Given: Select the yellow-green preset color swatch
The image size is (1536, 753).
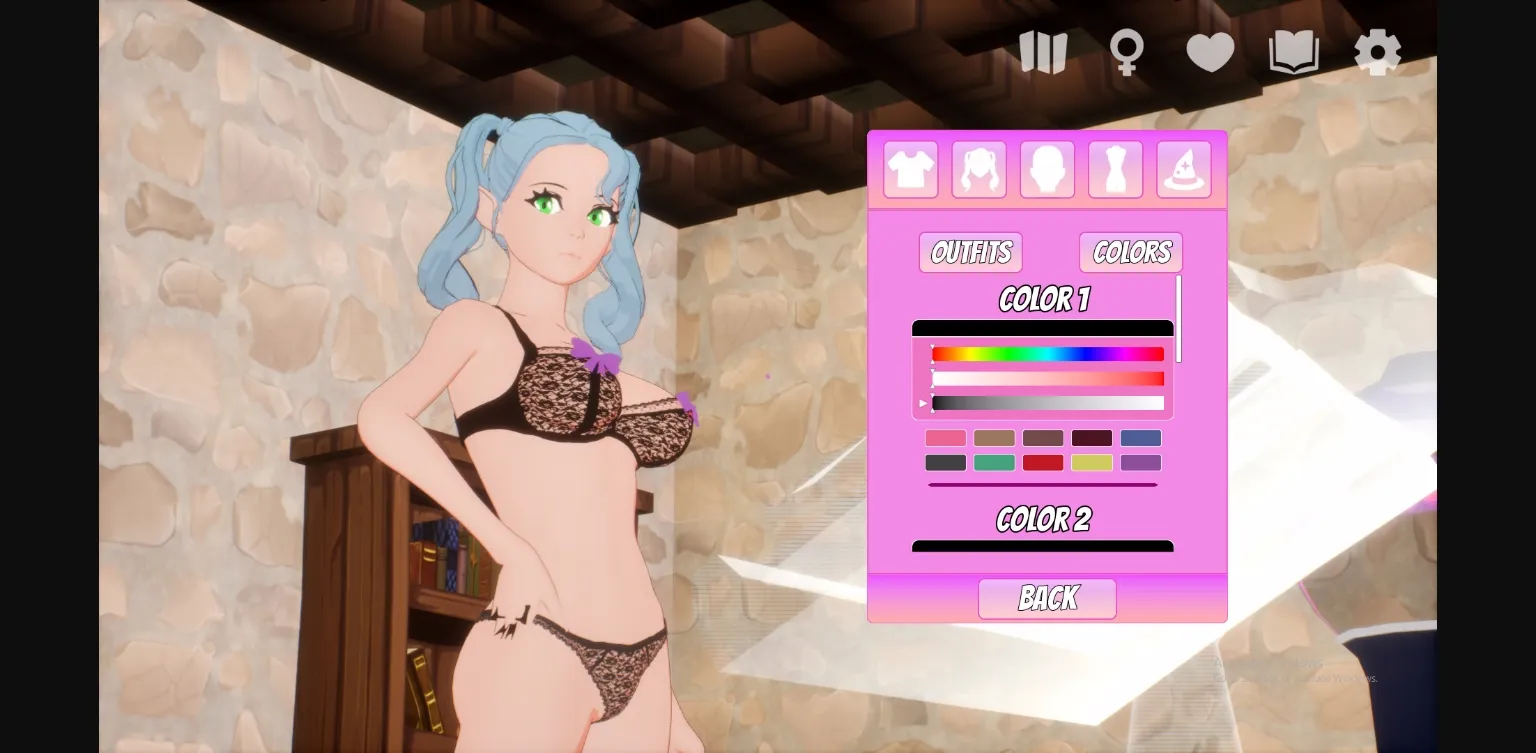Looking at the screenshot, I should (1091, 463).
